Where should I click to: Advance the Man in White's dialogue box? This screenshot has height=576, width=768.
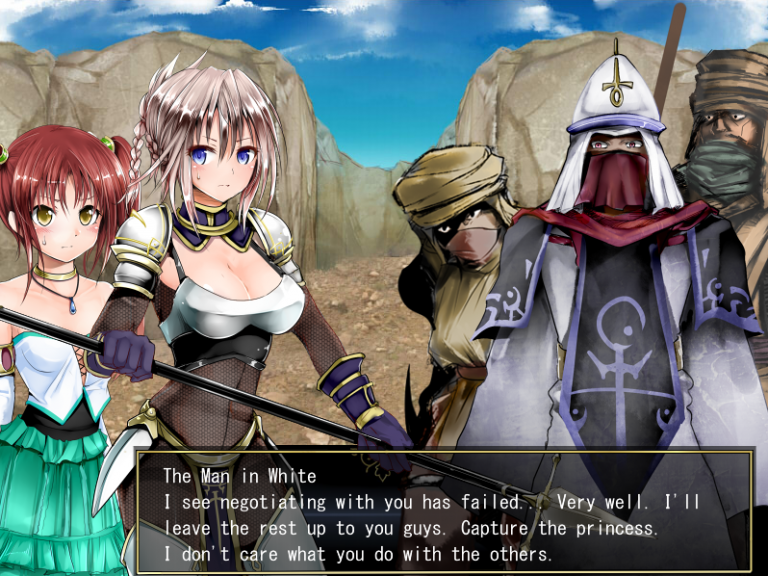444,512
